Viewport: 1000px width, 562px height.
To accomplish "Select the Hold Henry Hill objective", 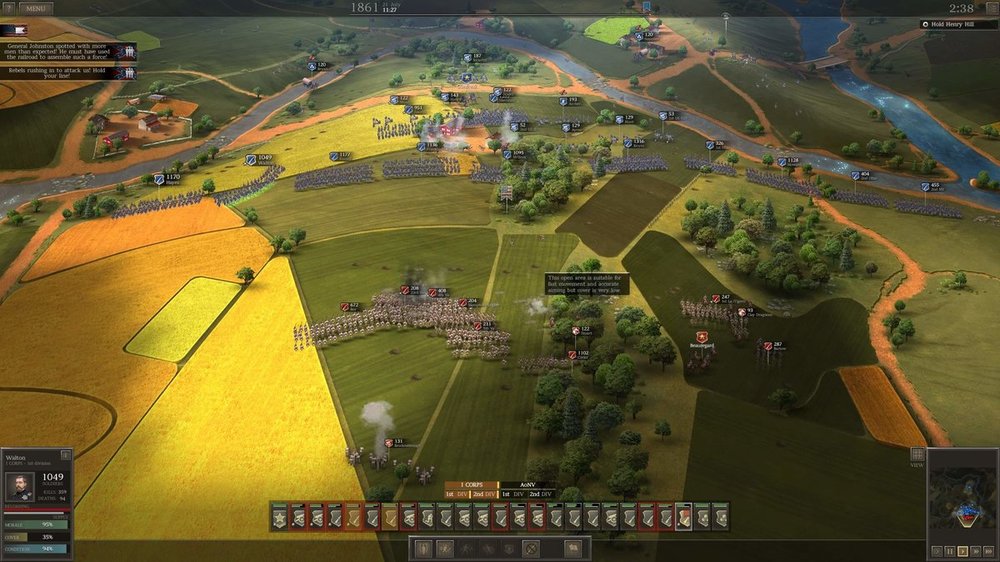I will coord(958,24).
